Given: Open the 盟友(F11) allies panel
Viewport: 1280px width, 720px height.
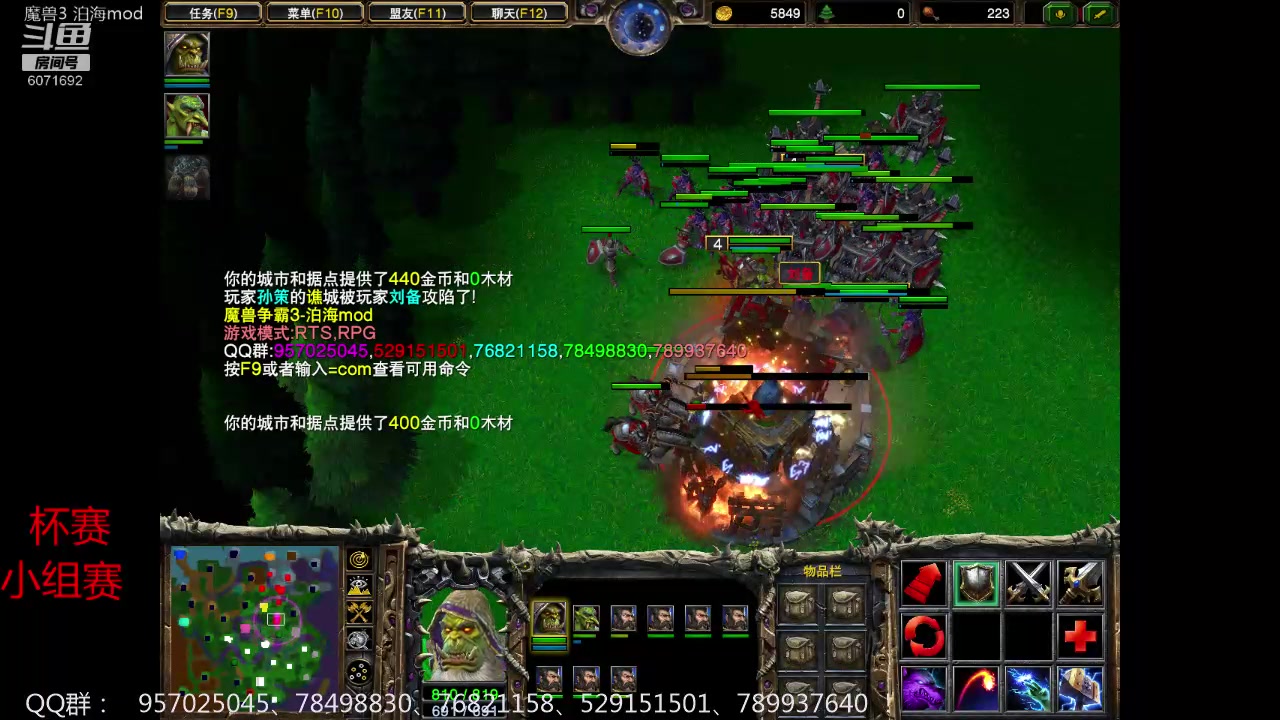Looking at the screenshot, I should 417,13.
